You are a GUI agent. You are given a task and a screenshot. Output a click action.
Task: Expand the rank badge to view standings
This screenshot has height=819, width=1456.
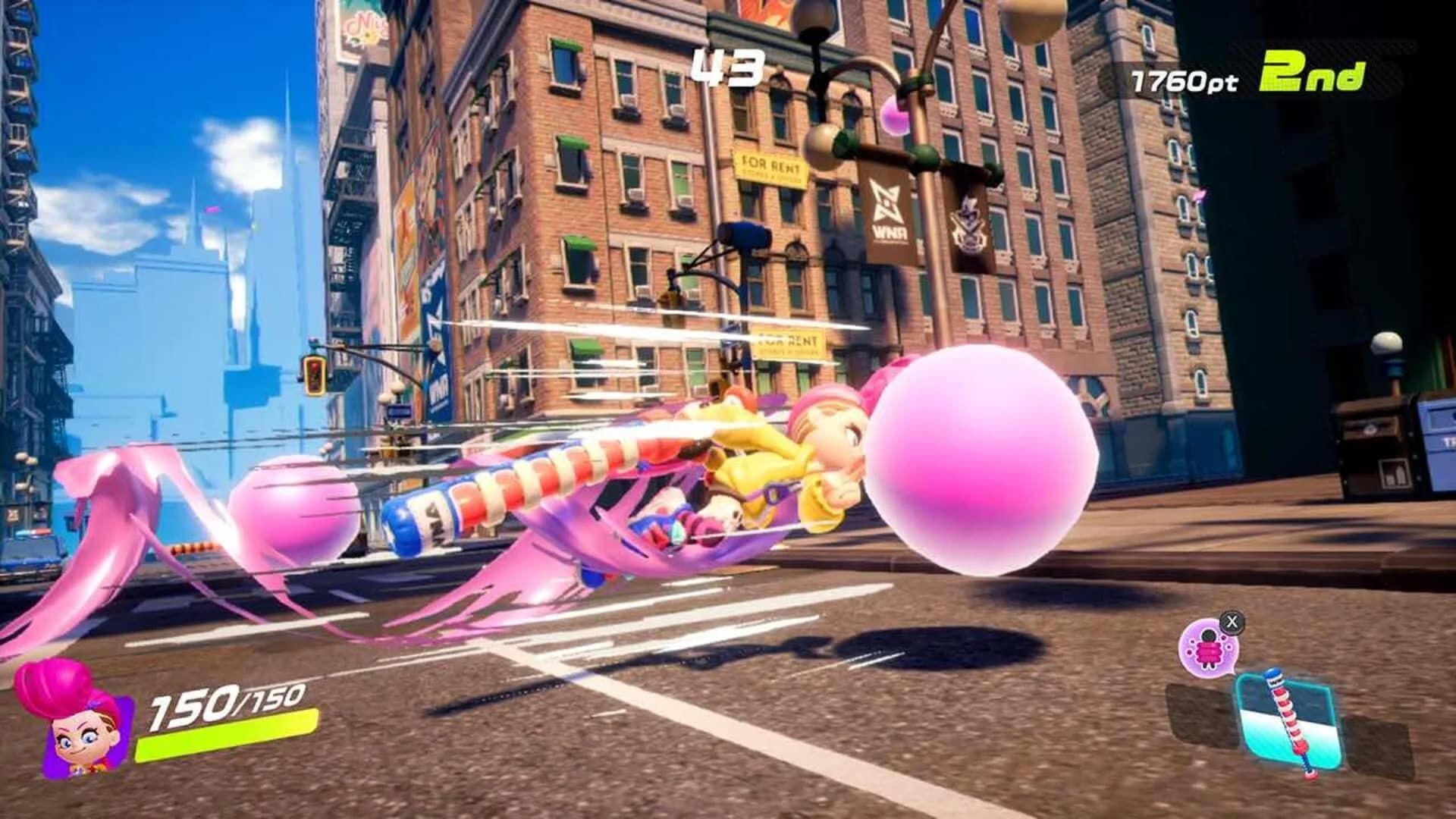1312,72
